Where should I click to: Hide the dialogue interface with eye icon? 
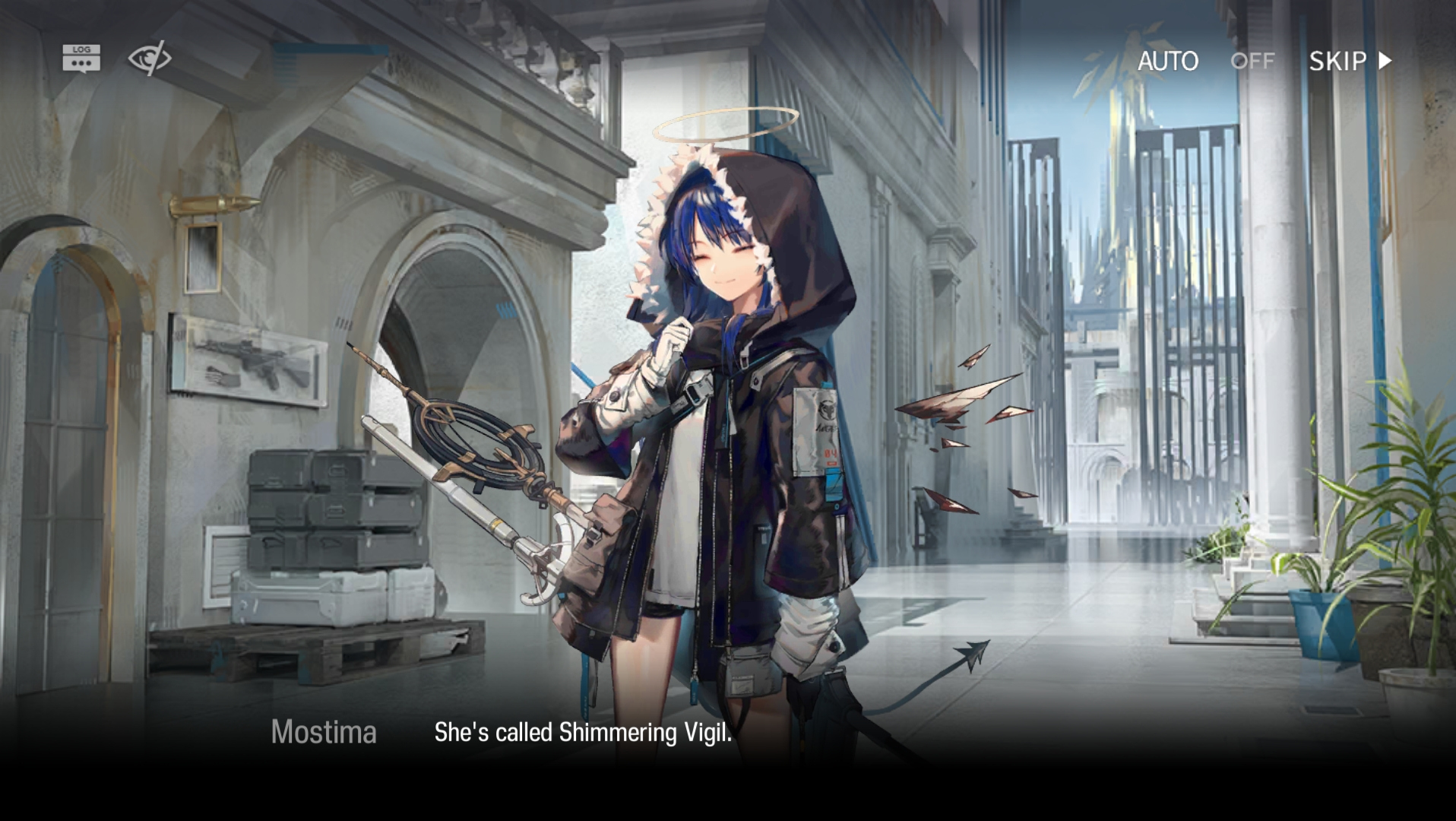click(149, 59)
